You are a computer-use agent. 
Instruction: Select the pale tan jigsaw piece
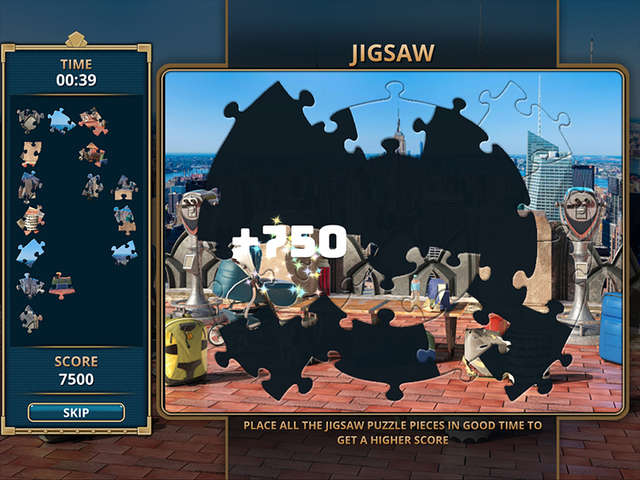(x=31, y=153)
